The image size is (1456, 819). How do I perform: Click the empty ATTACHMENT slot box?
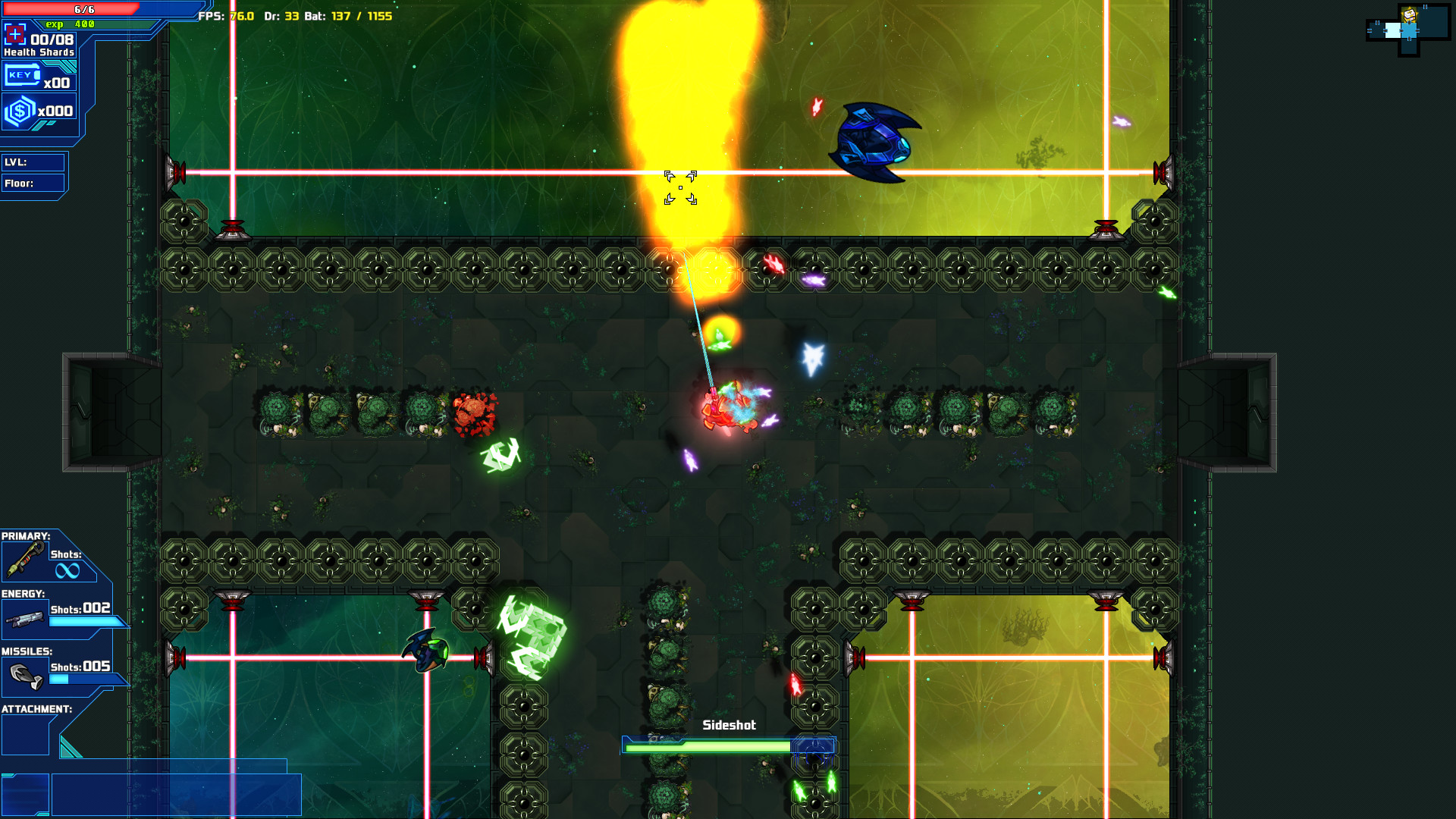(x=25, y=733)
